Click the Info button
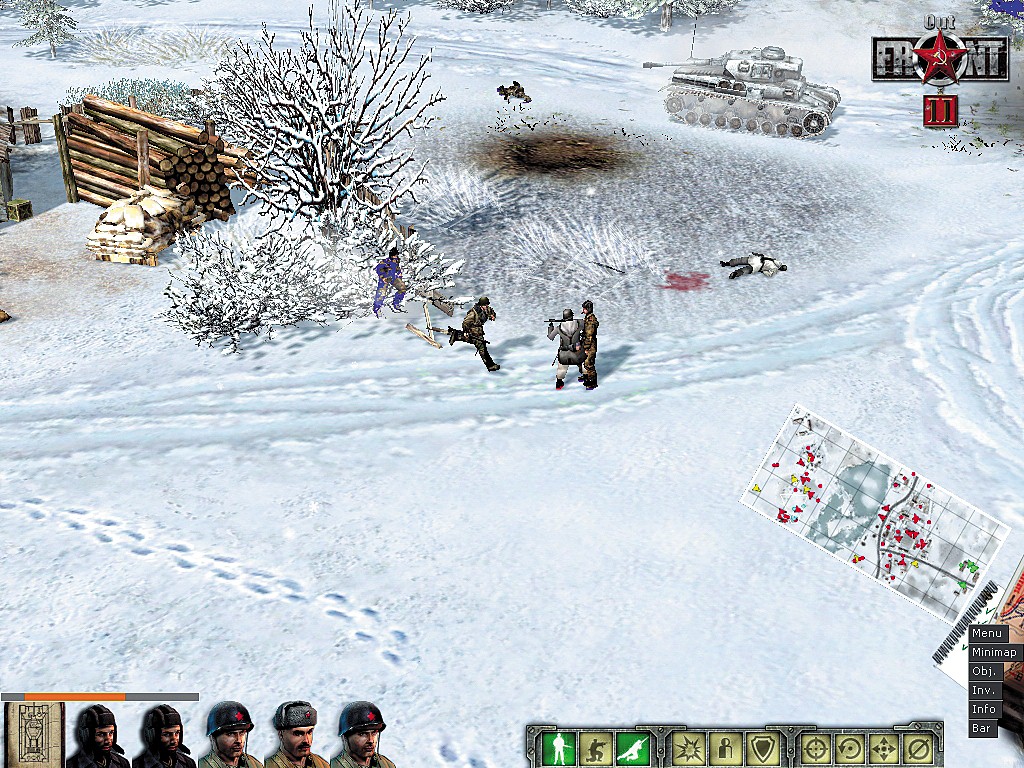The height and width of the screenshot is (768, 1024). coord(984,709)
